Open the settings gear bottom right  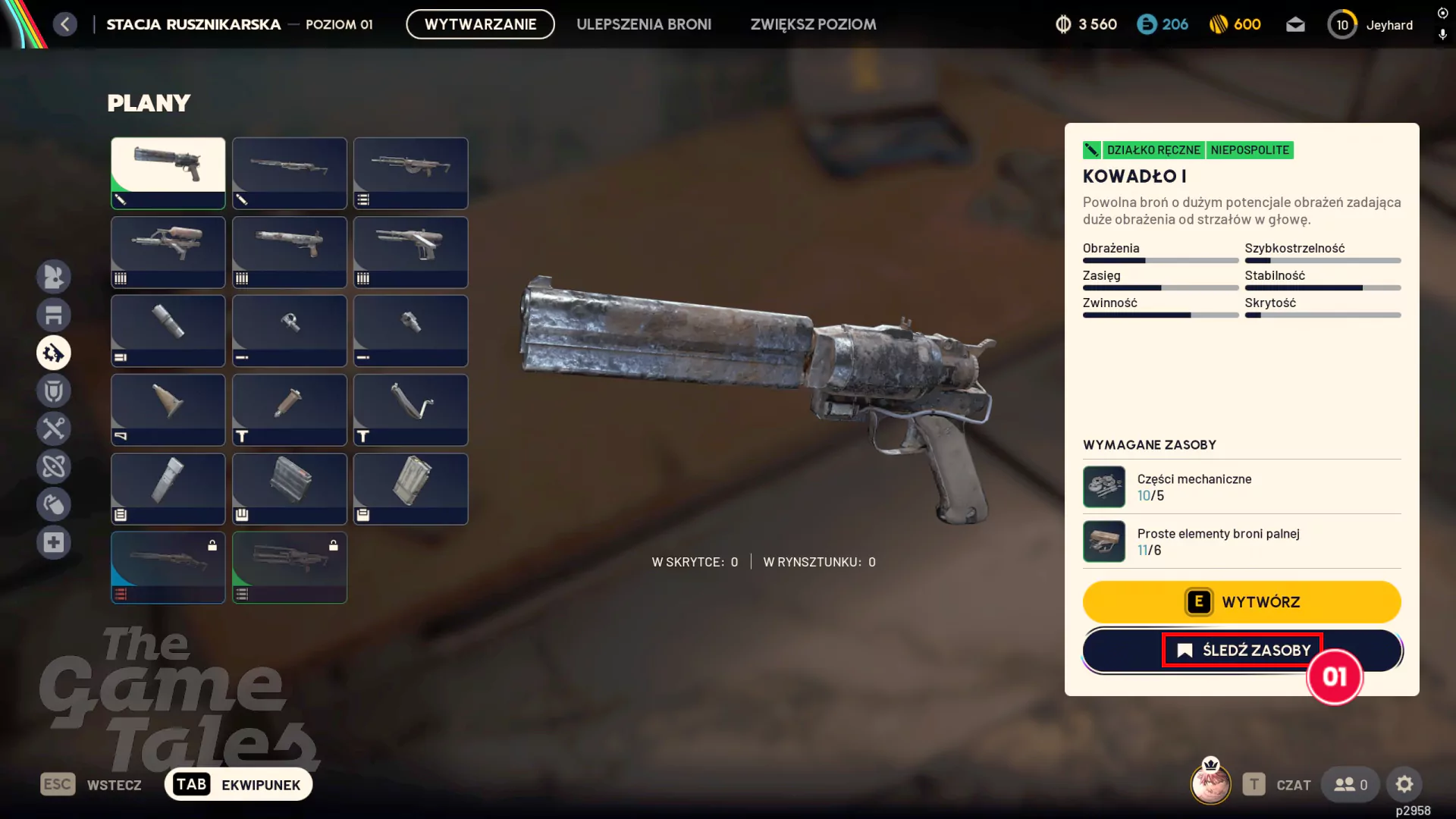[x=1405, y=784]
